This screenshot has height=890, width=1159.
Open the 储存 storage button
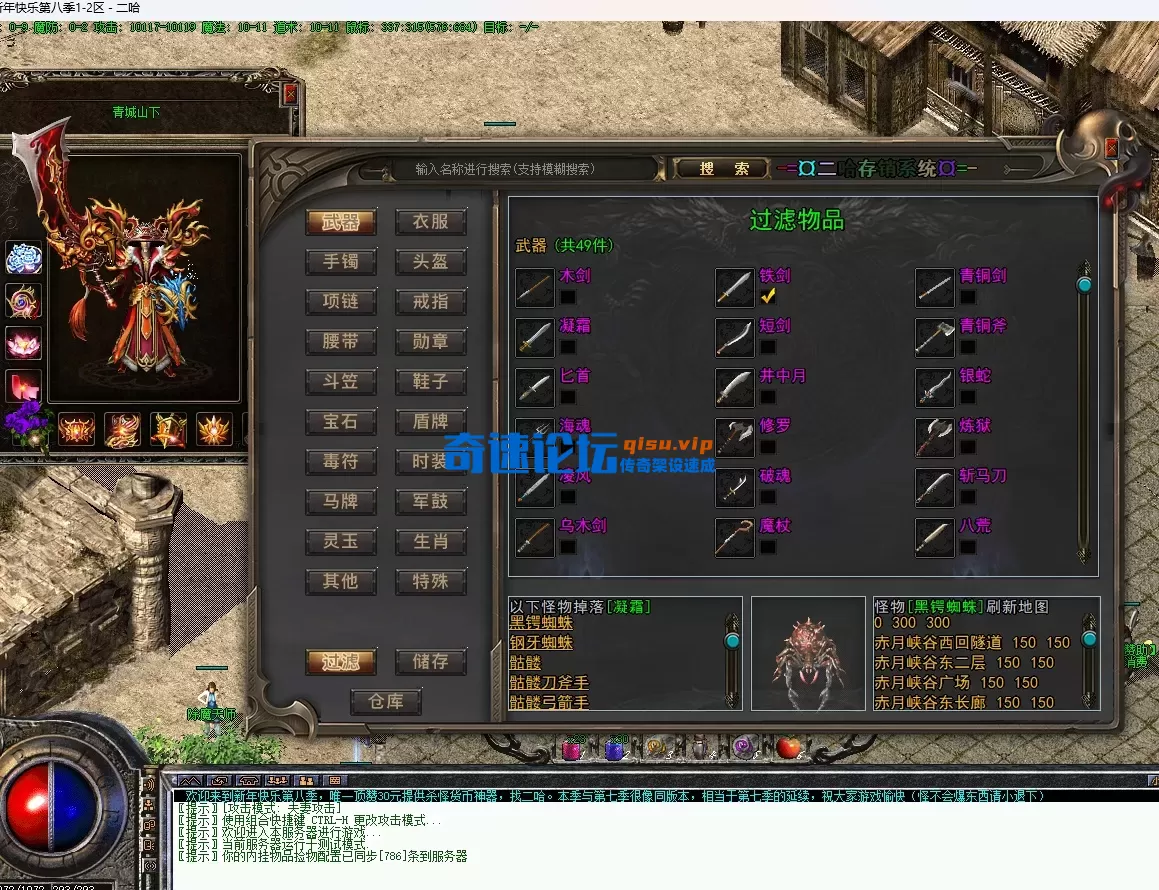coord(431,662)
